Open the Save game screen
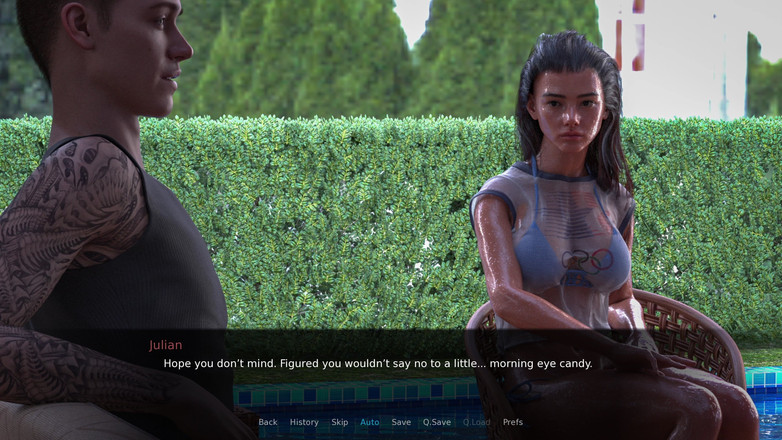Screen dimensions: 782x440 click(401, 422)
